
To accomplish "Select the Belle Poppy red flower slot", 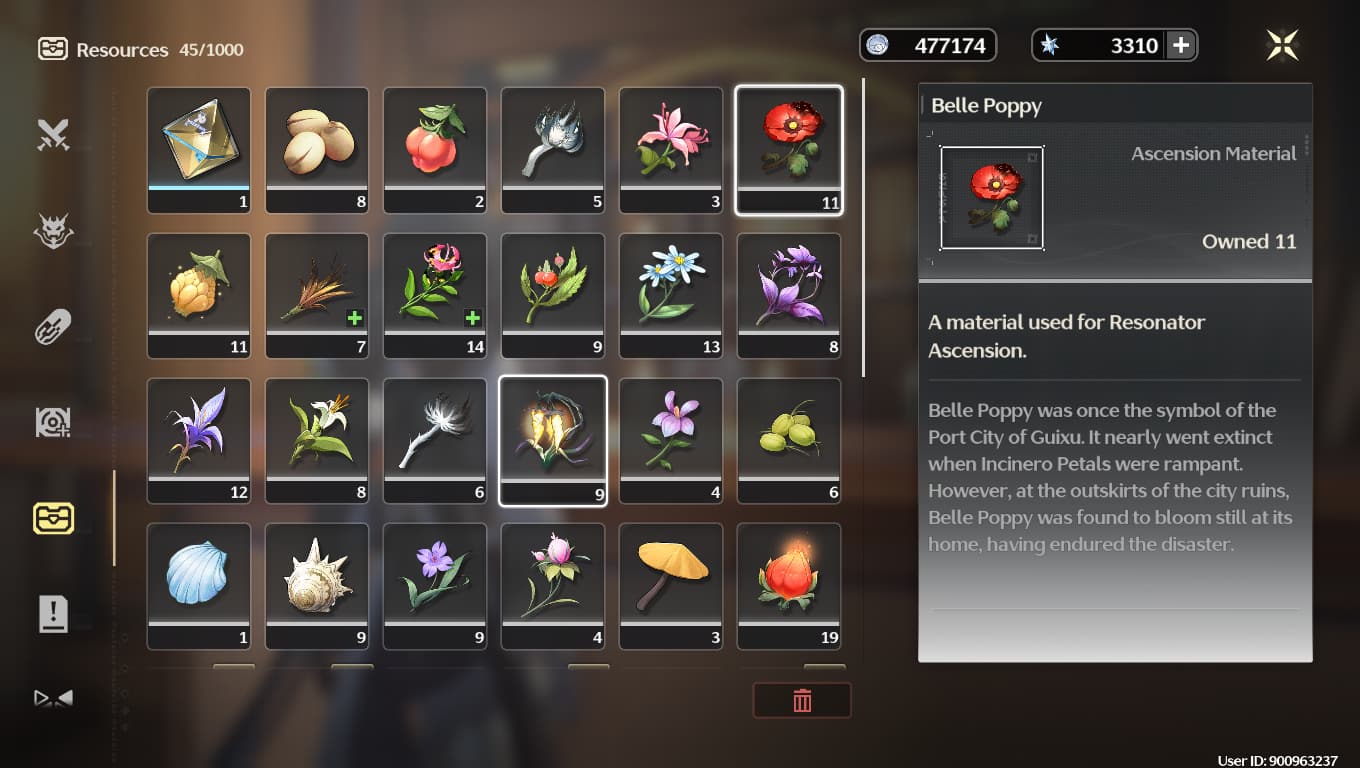I will pyautogui.click(x=789, y=150).
